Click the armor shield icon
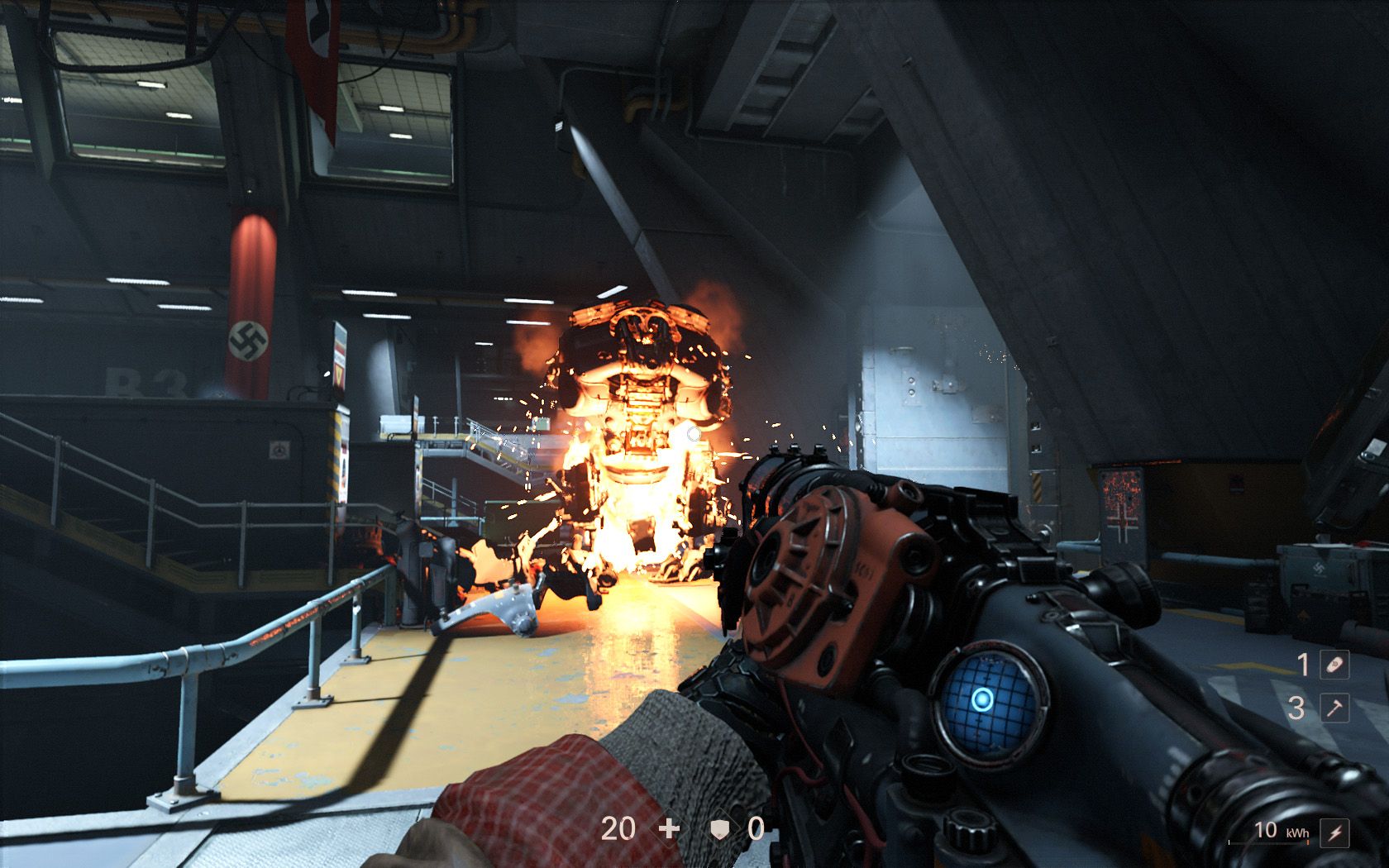 coord(720,827)
